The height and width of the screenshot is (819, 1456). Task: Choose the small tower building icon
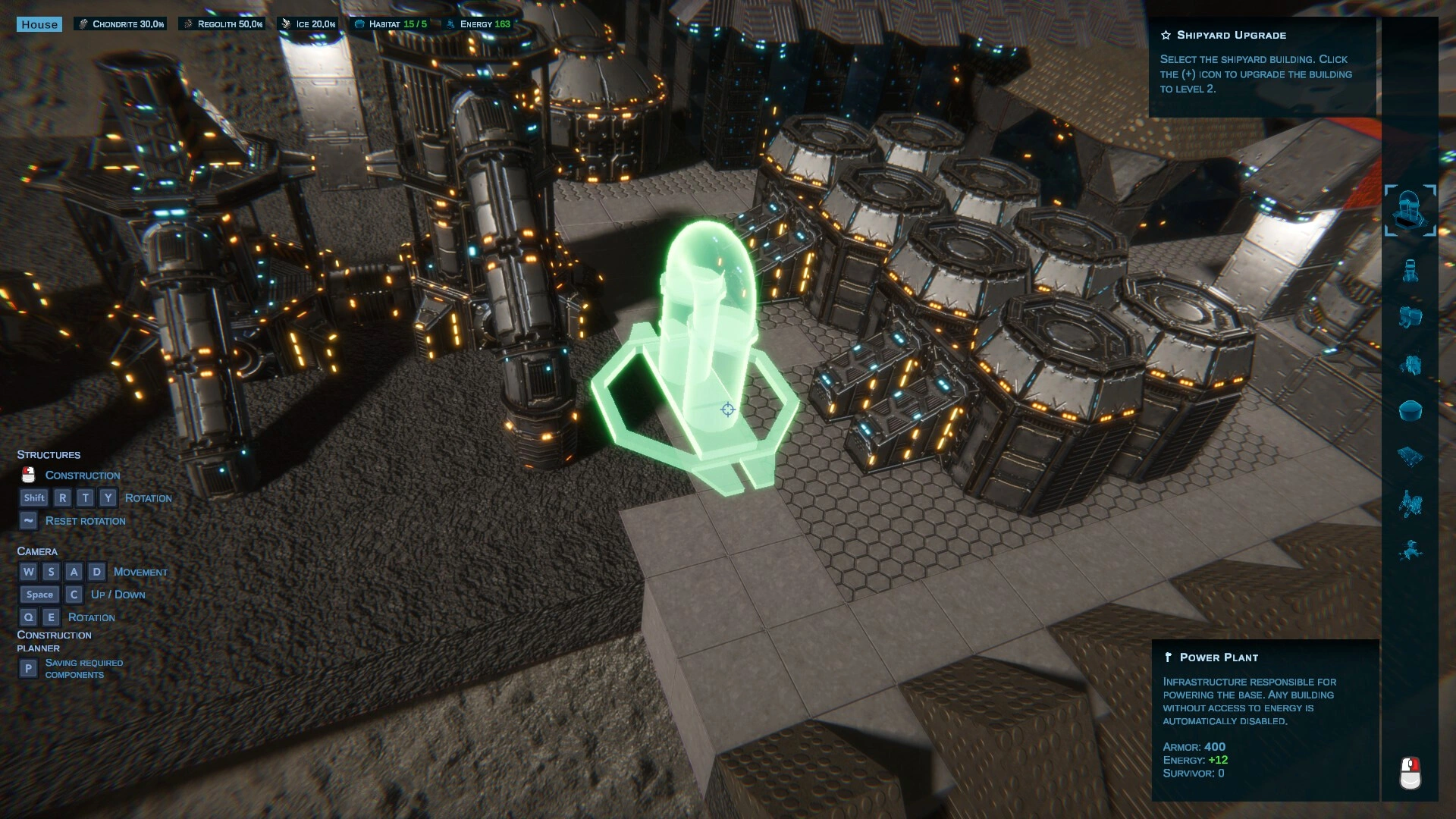point(1410,271)
